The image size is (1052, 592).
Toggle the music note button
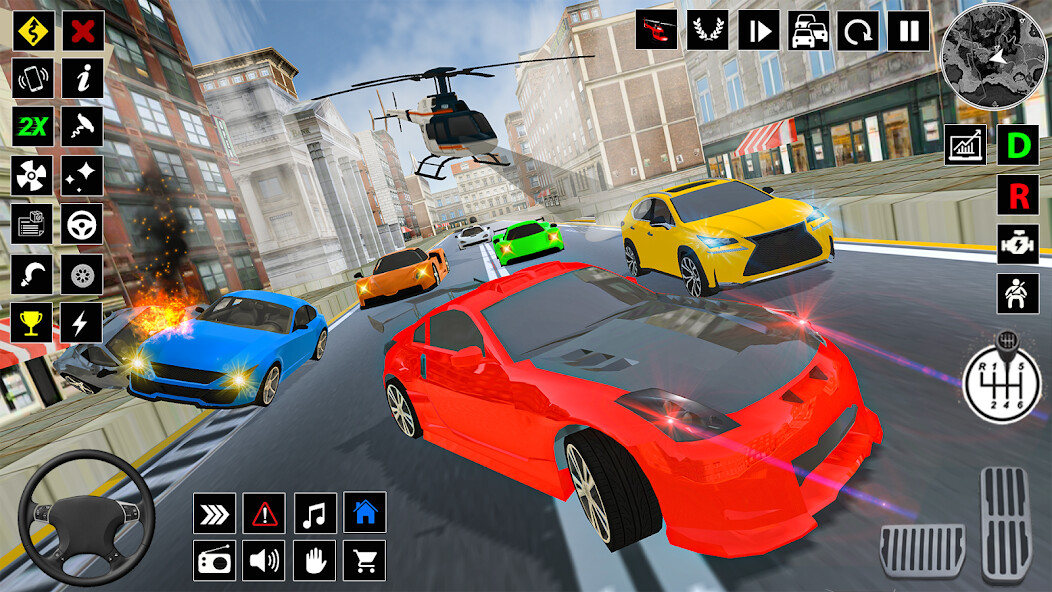315,513
